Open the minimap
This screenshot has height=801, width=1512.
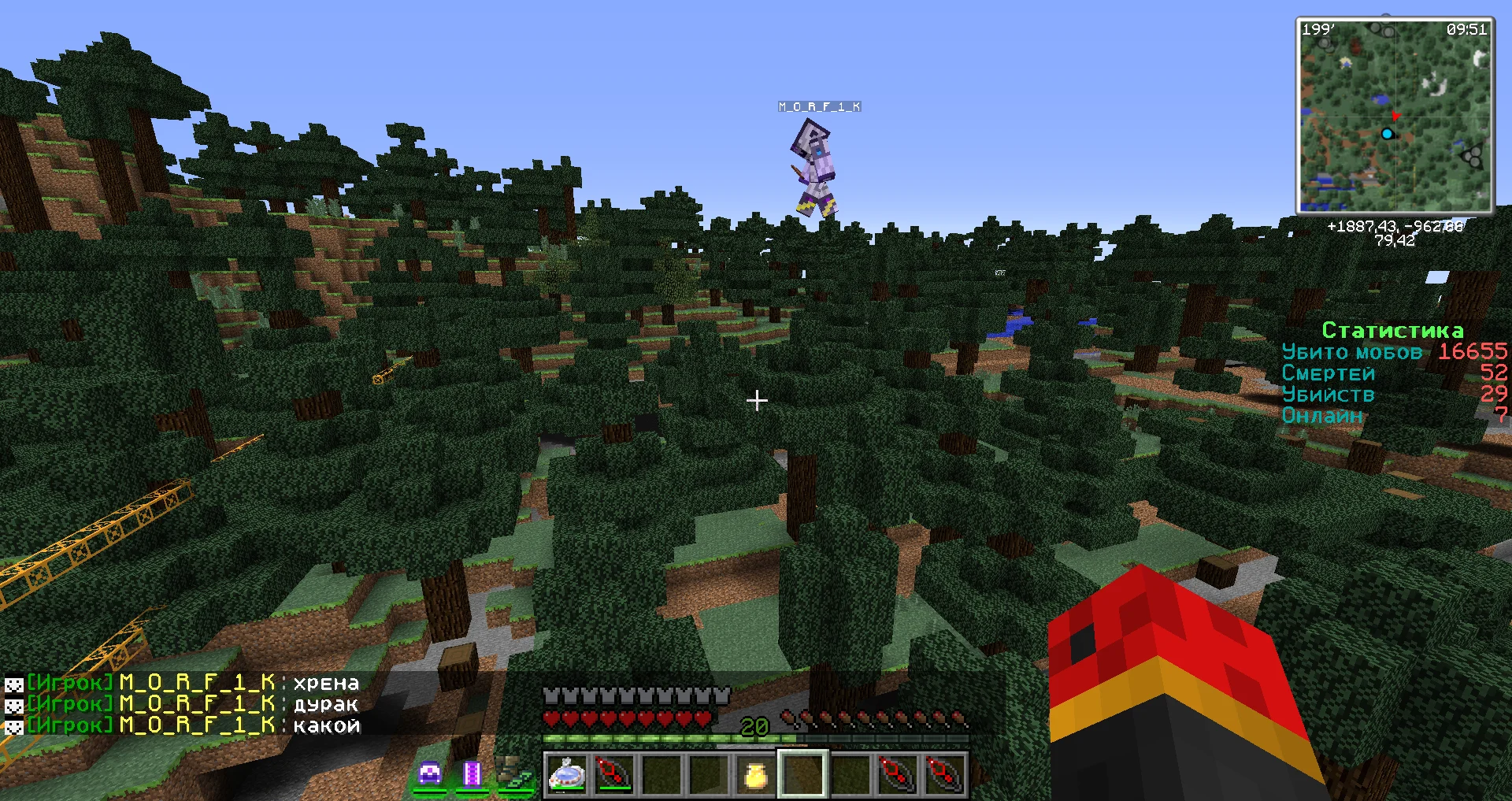point(1395,116)
